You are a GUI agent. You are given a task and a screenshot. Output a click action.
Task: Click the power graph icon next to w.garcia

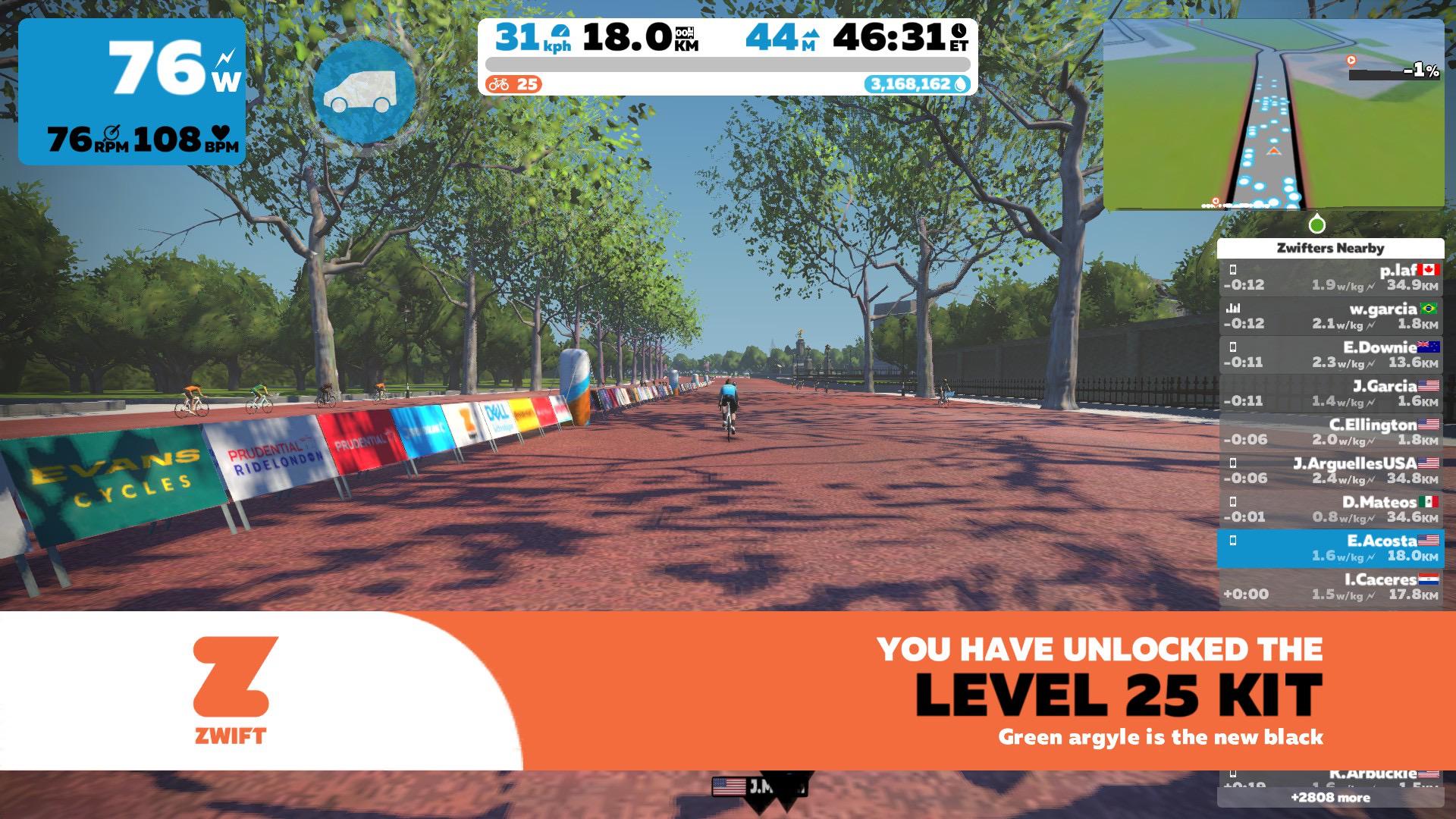tap(1235, 308)
